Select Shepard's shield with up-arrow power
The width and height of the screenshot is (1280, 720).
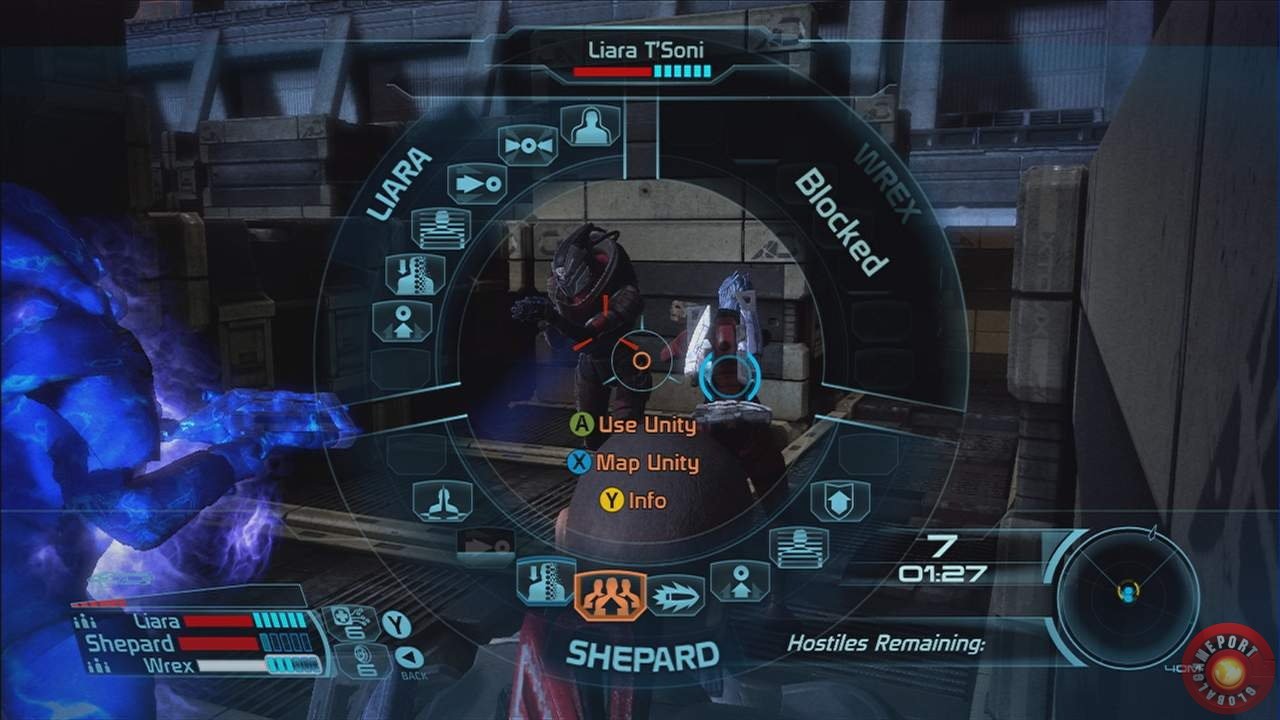(840, 500)
